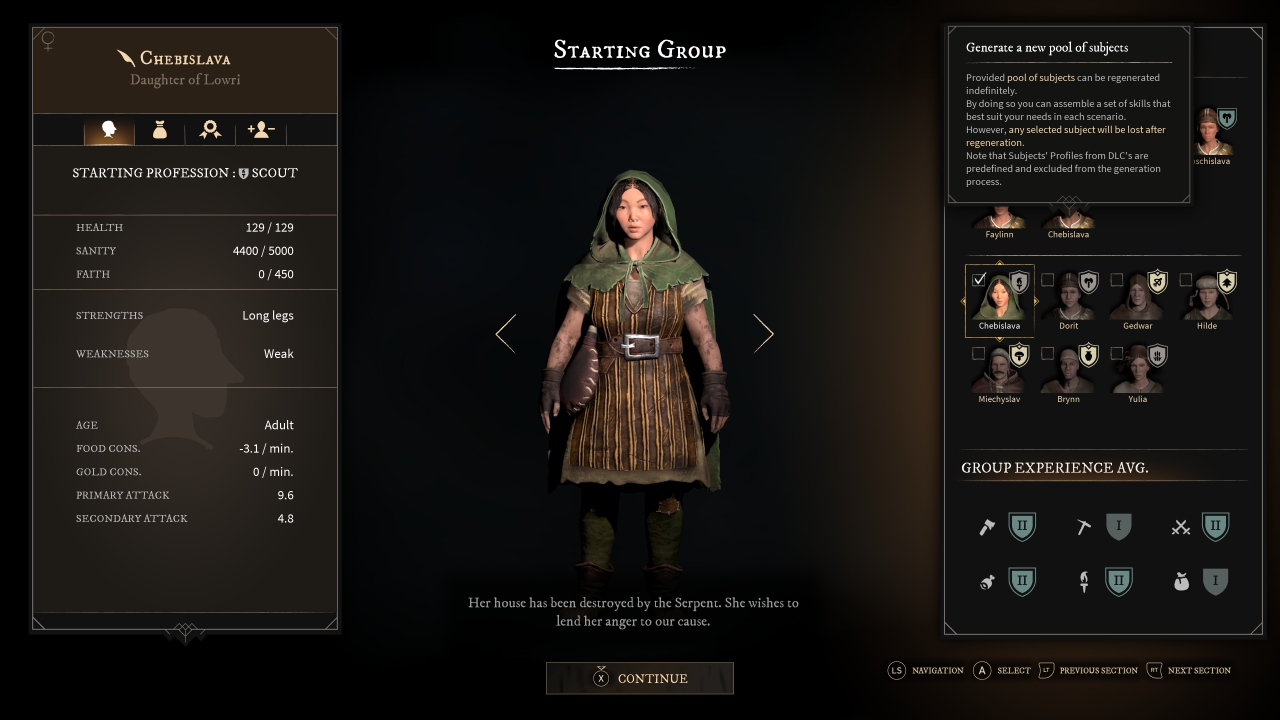The width and height of the screenshot is (1280, 720).
Task: Select Miechyslav's portrait in the subject pool
Action: click(999, 374)
